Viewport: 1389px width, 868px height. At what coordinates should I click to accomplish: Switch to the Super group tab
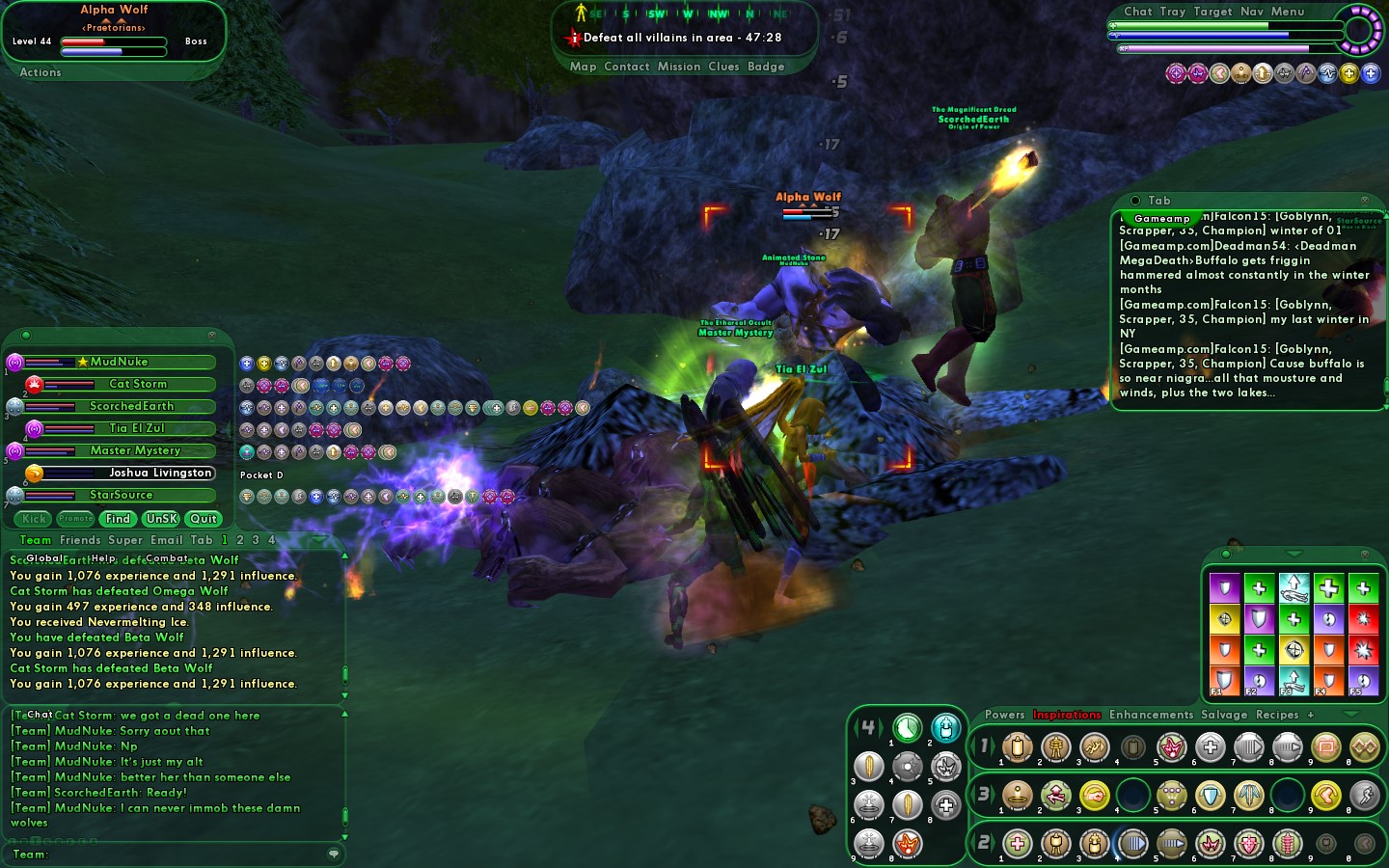coord(125,540)
